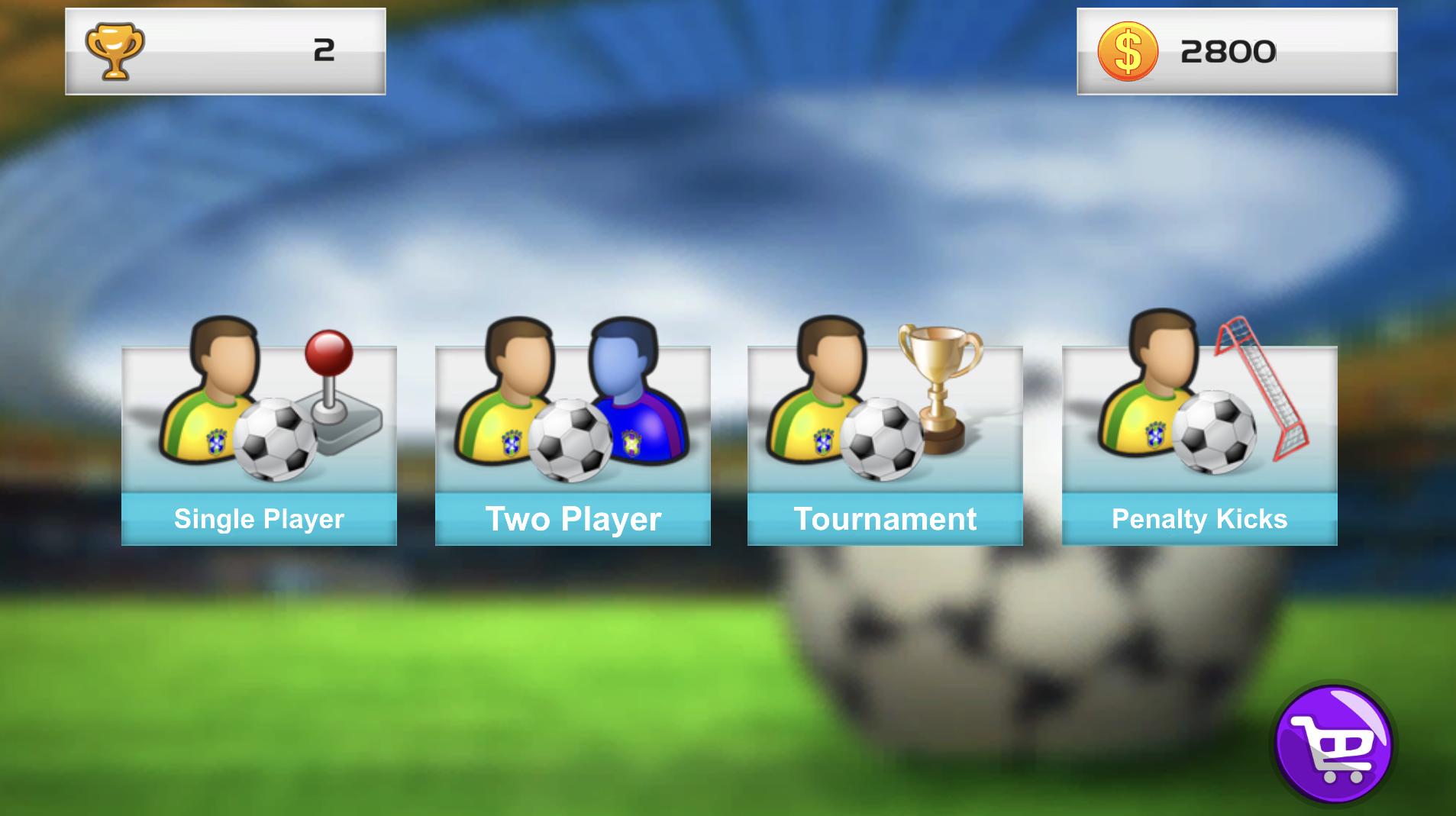Click the dollar coin currency icon
The height and width of the screenshot is (816, 1456).
[x=1128, y=50]
